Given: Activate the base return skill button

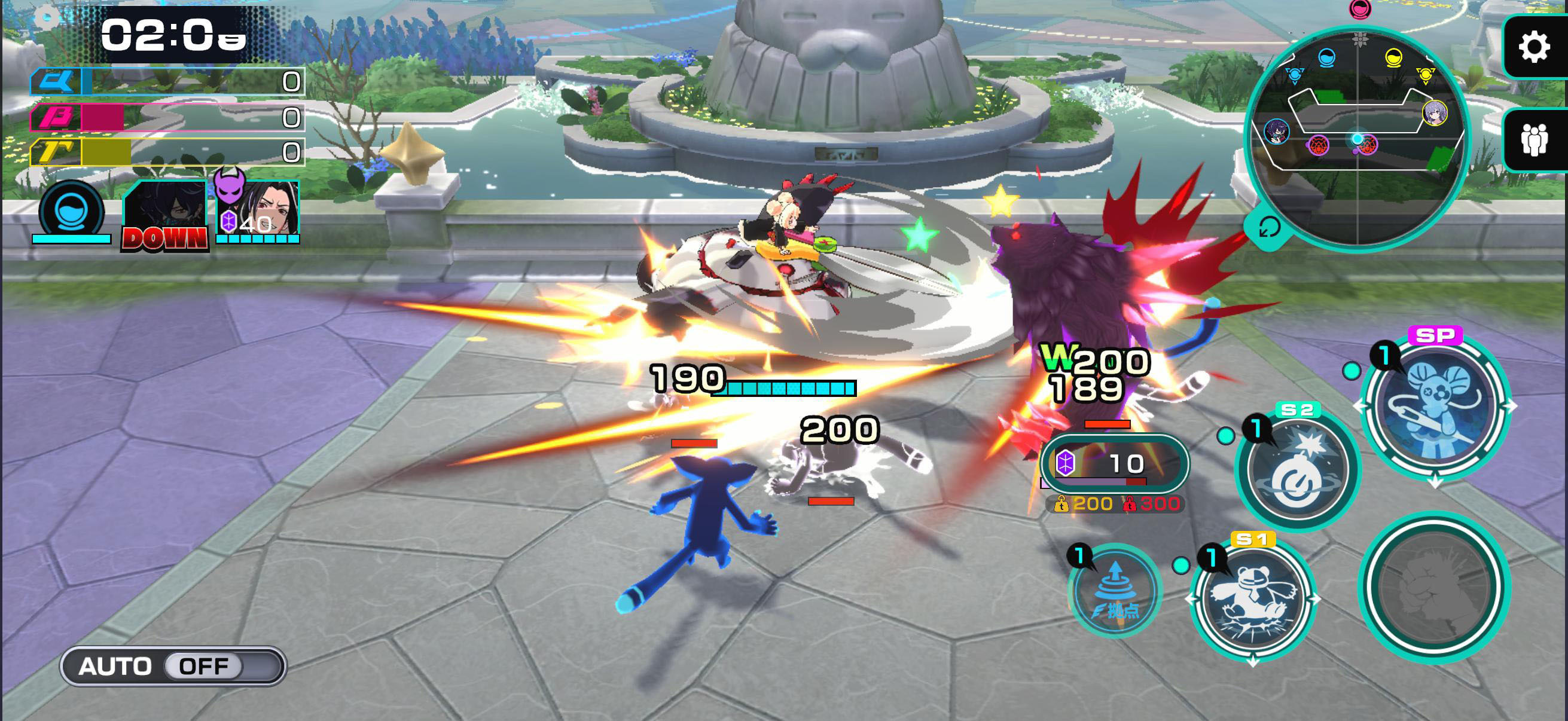Looking at the screenshot, I should click(x=1115, y=591).
